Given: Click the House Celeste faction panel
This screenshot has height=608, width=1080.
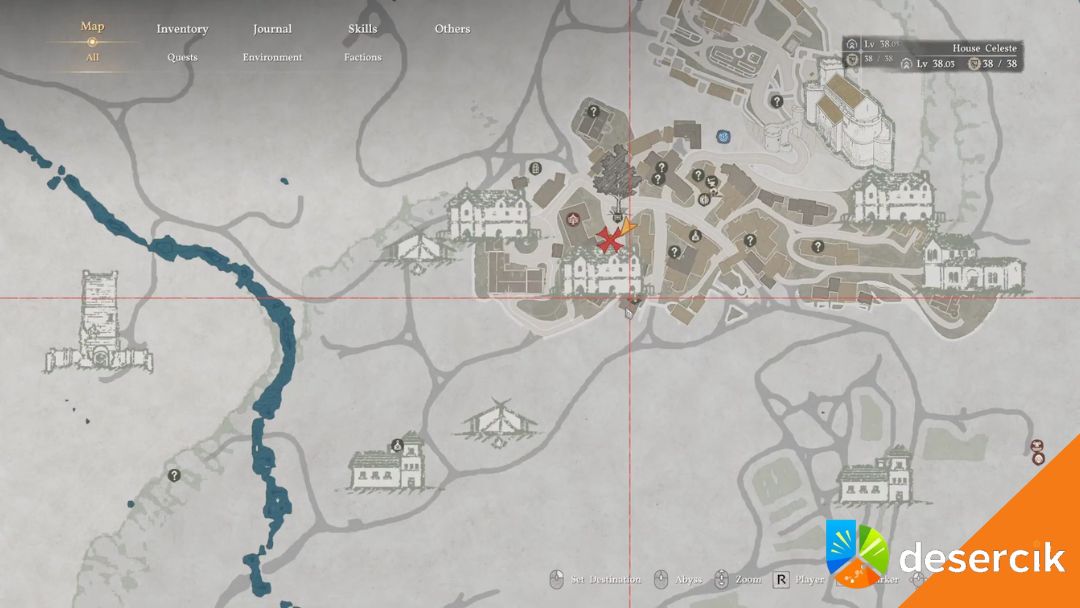Looking at the screenshot, I should coord(932,56).
